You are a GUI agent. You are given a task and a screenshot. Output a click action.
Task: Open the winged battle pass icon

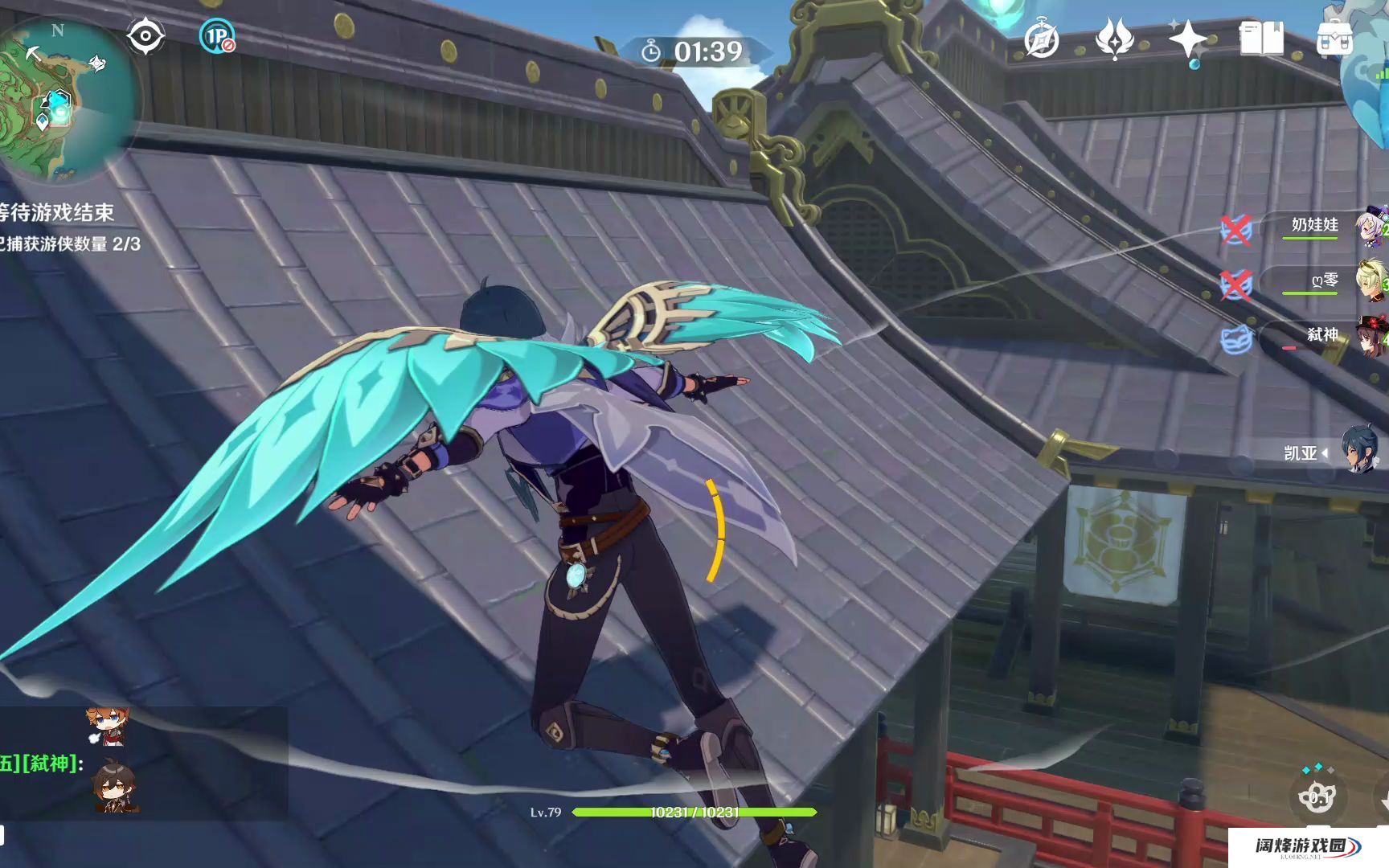[1114, 40]
